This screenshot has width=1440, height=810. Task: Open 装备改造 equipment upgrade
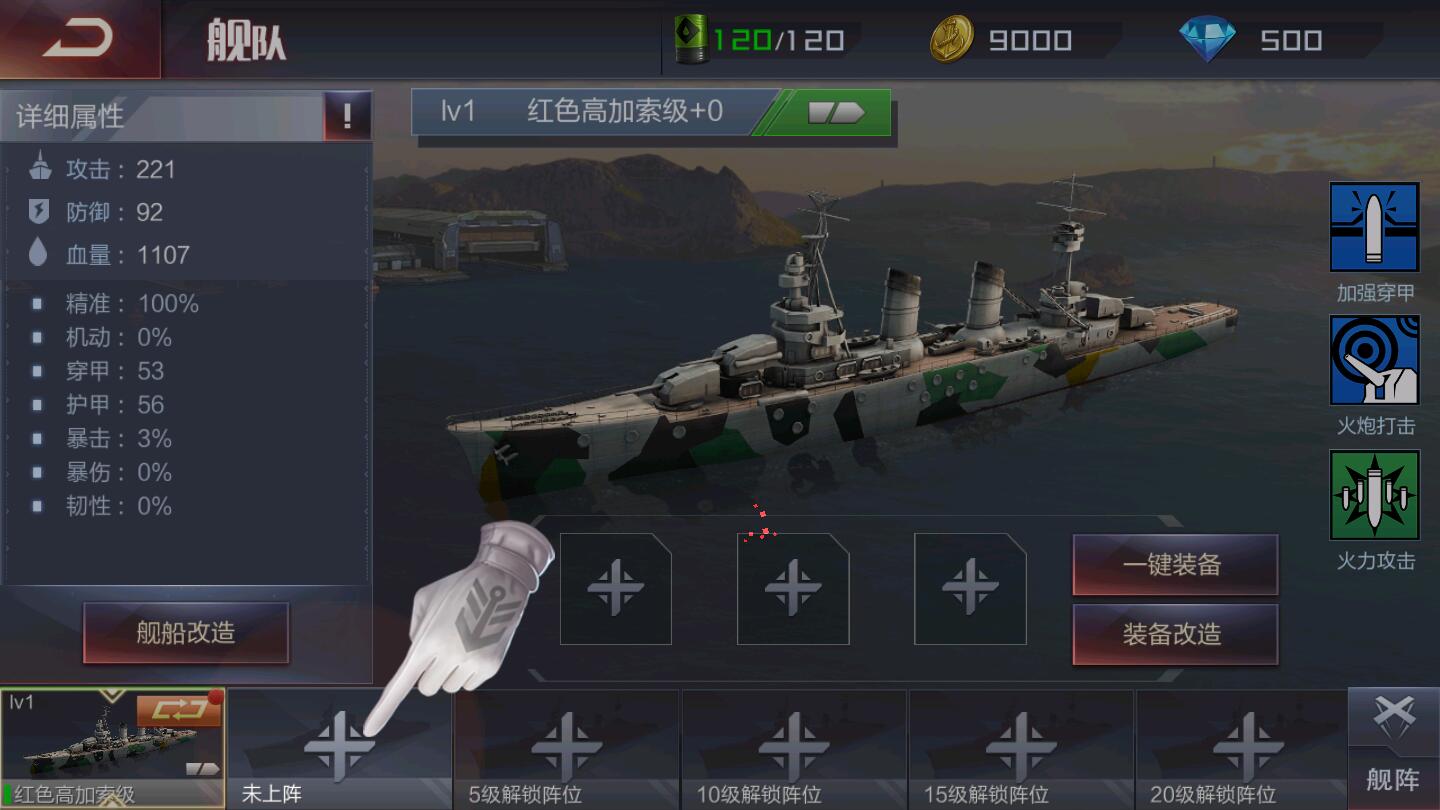(1176, 634)
